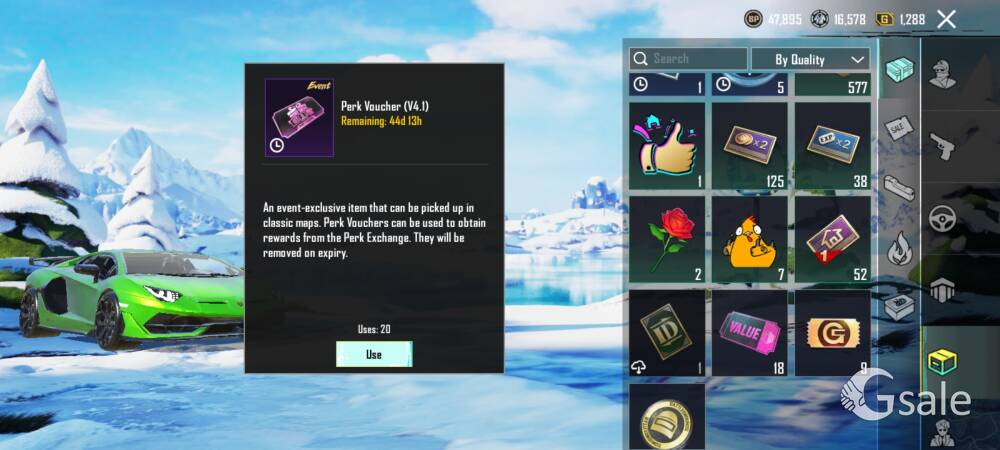Show the SALE tag item category
The width and height of the screenshot is (1000, 450).
(x=898, y=128)
